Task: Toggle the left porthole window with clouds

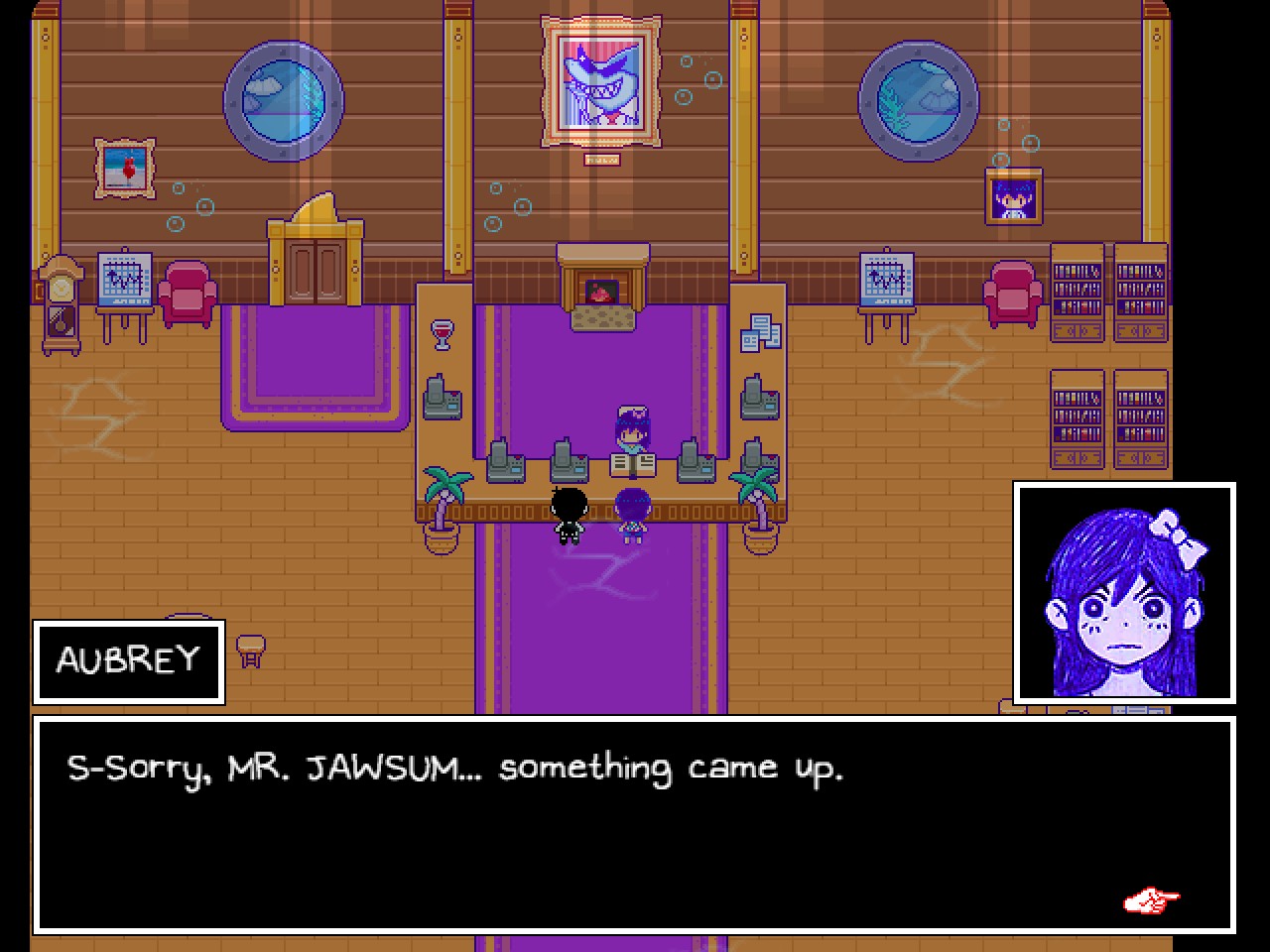Action: click(283, 99)
